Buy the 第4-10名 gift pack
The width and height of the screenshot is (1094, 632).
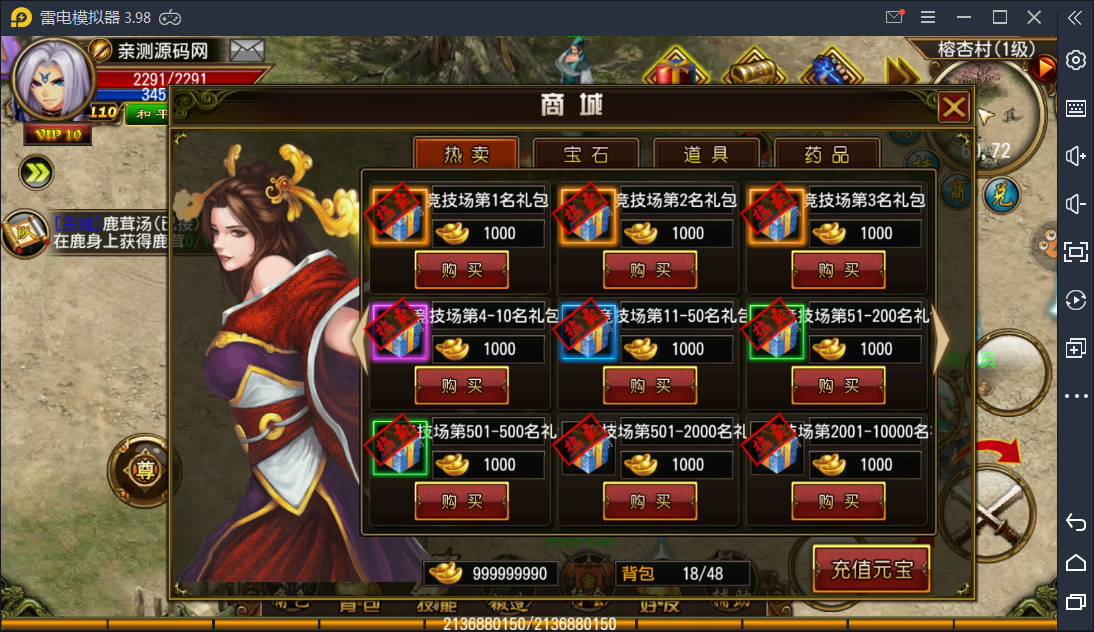tap(462, 386)
